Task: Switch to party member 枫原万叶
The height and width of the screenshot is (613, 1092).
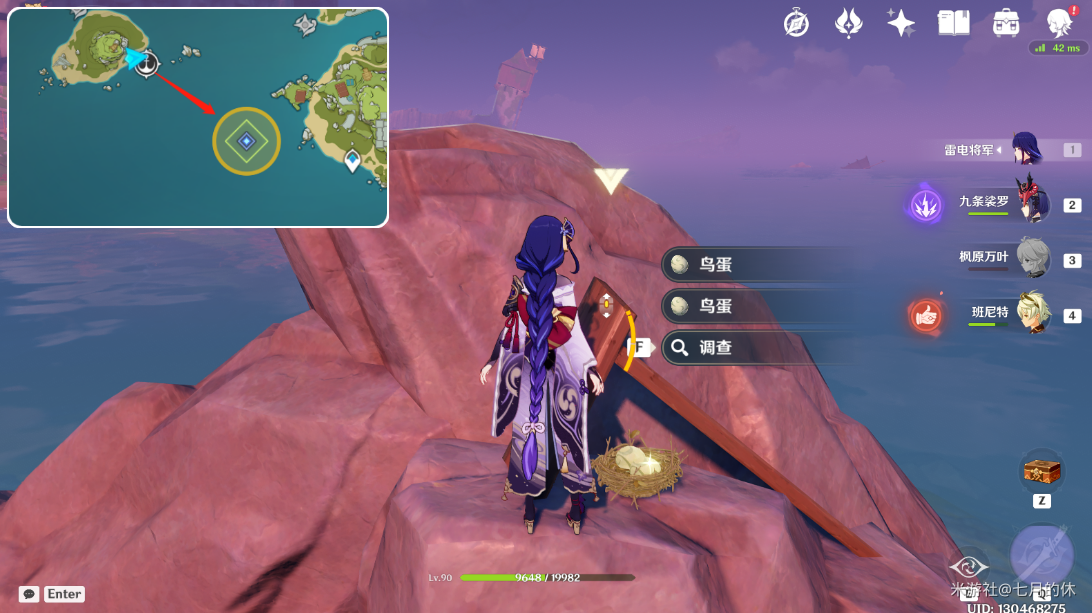Action: tap(1032, 258)
